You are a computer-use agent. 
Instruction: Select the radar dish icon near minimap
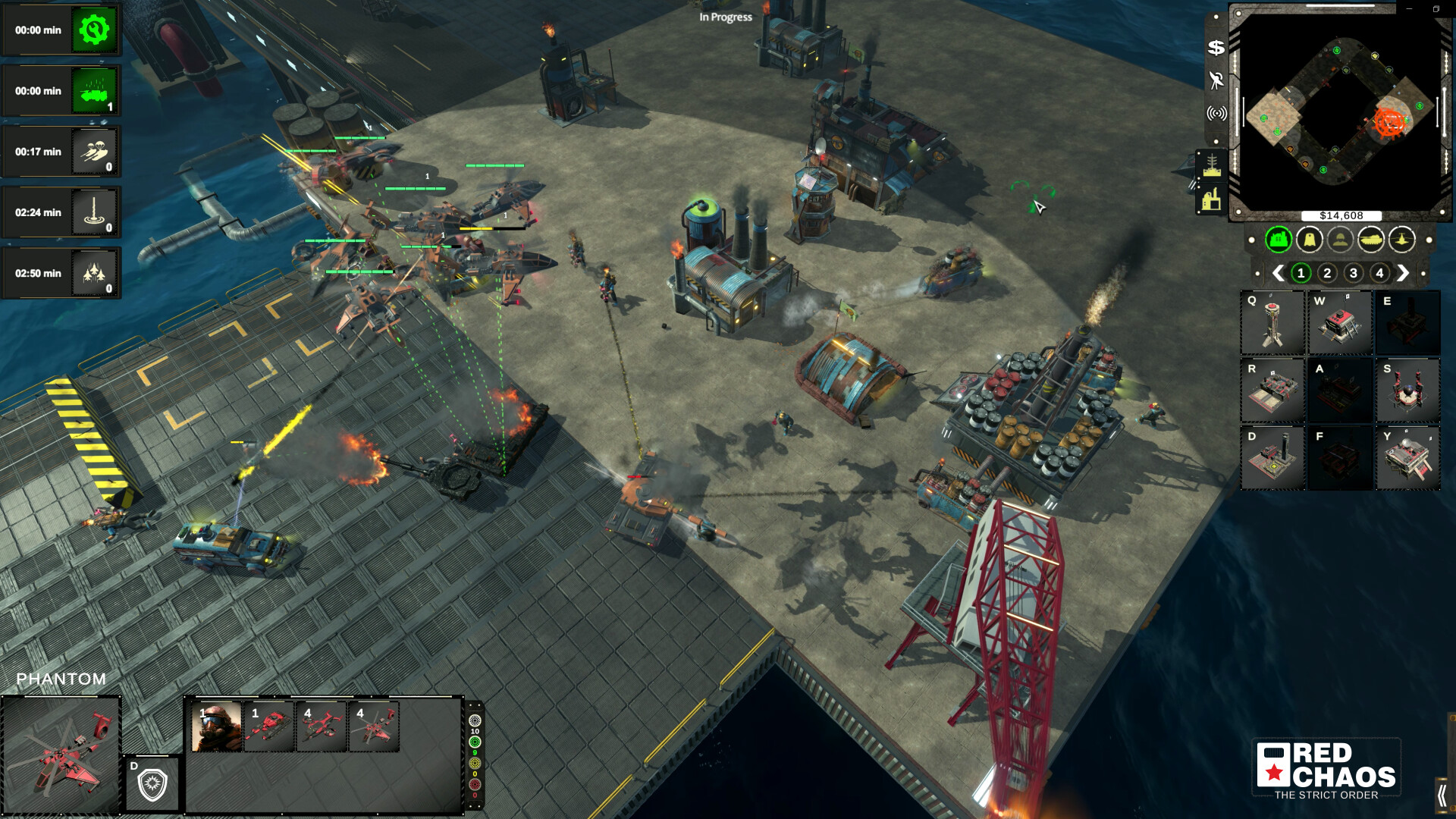tap(1218, 80)
